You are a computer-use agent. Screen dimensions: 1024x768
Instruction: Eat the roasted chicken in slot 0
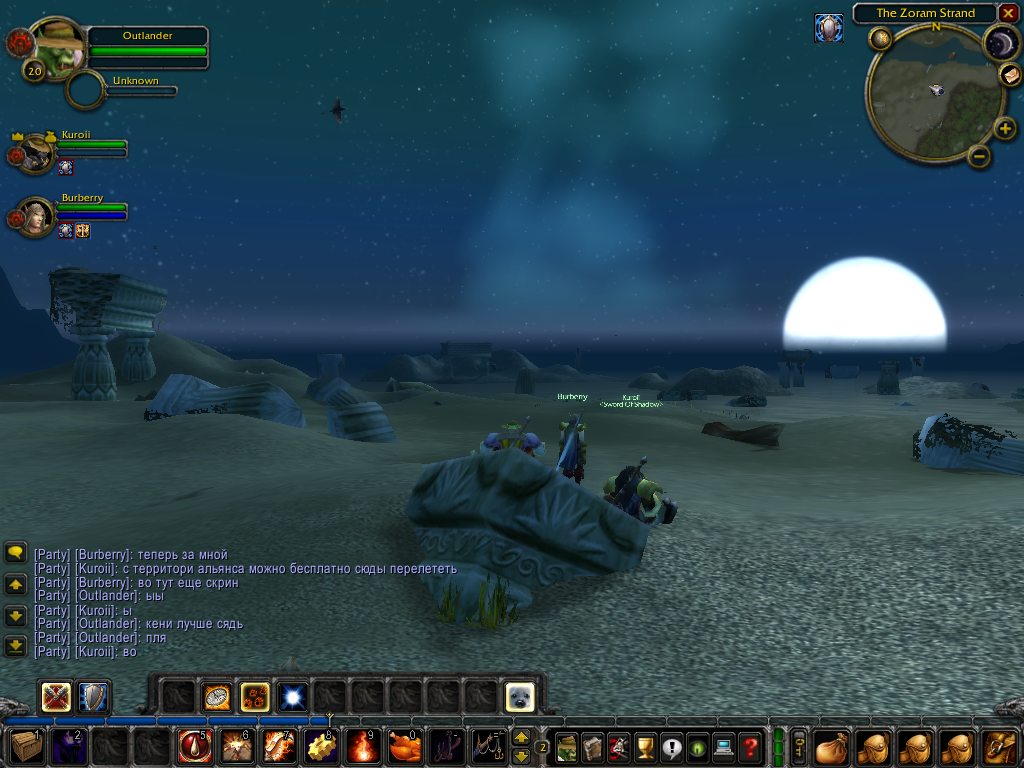pos(404,746)
